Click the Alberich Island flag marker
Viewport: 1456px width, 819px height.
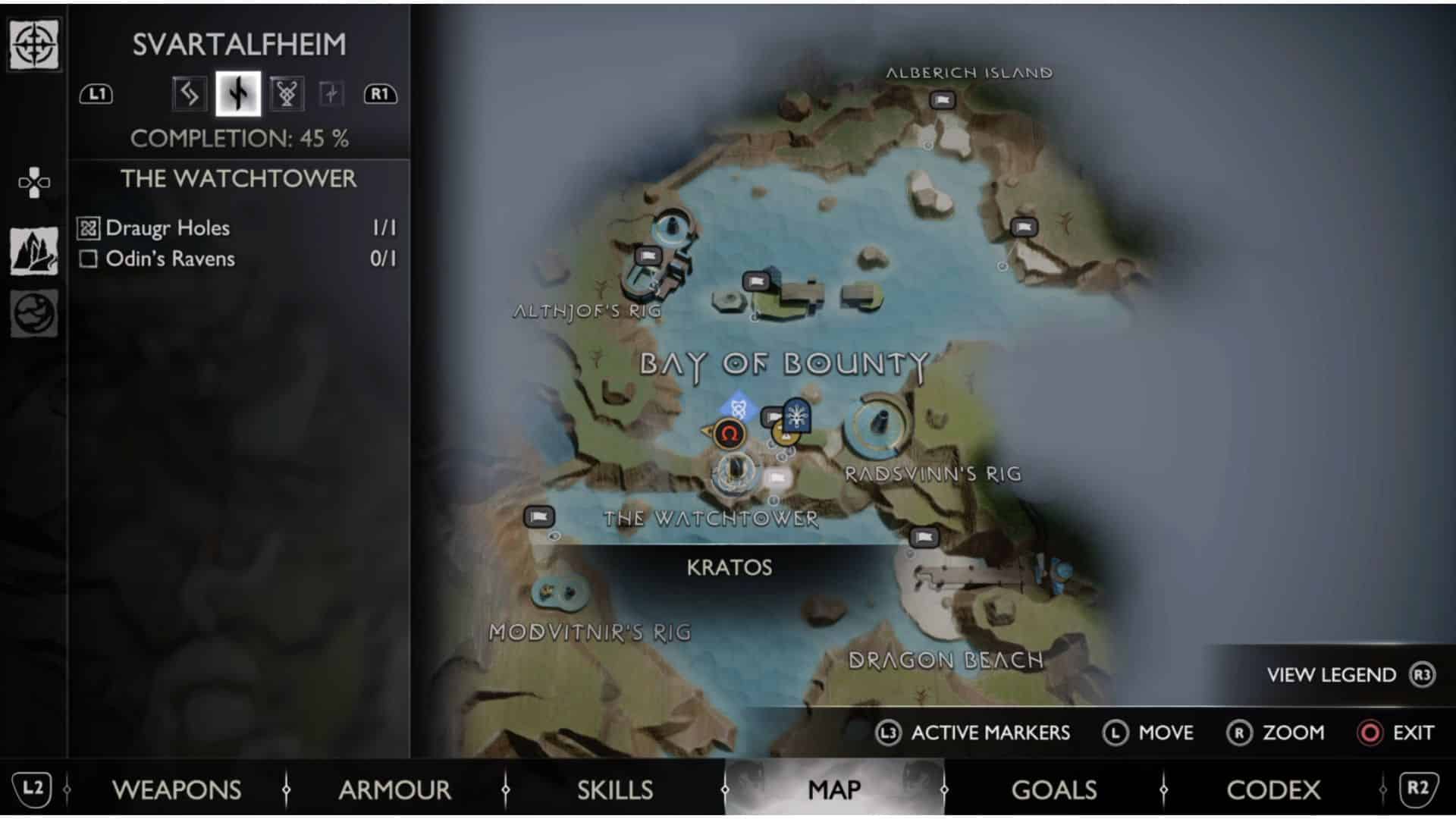click(x=943, y=100)
